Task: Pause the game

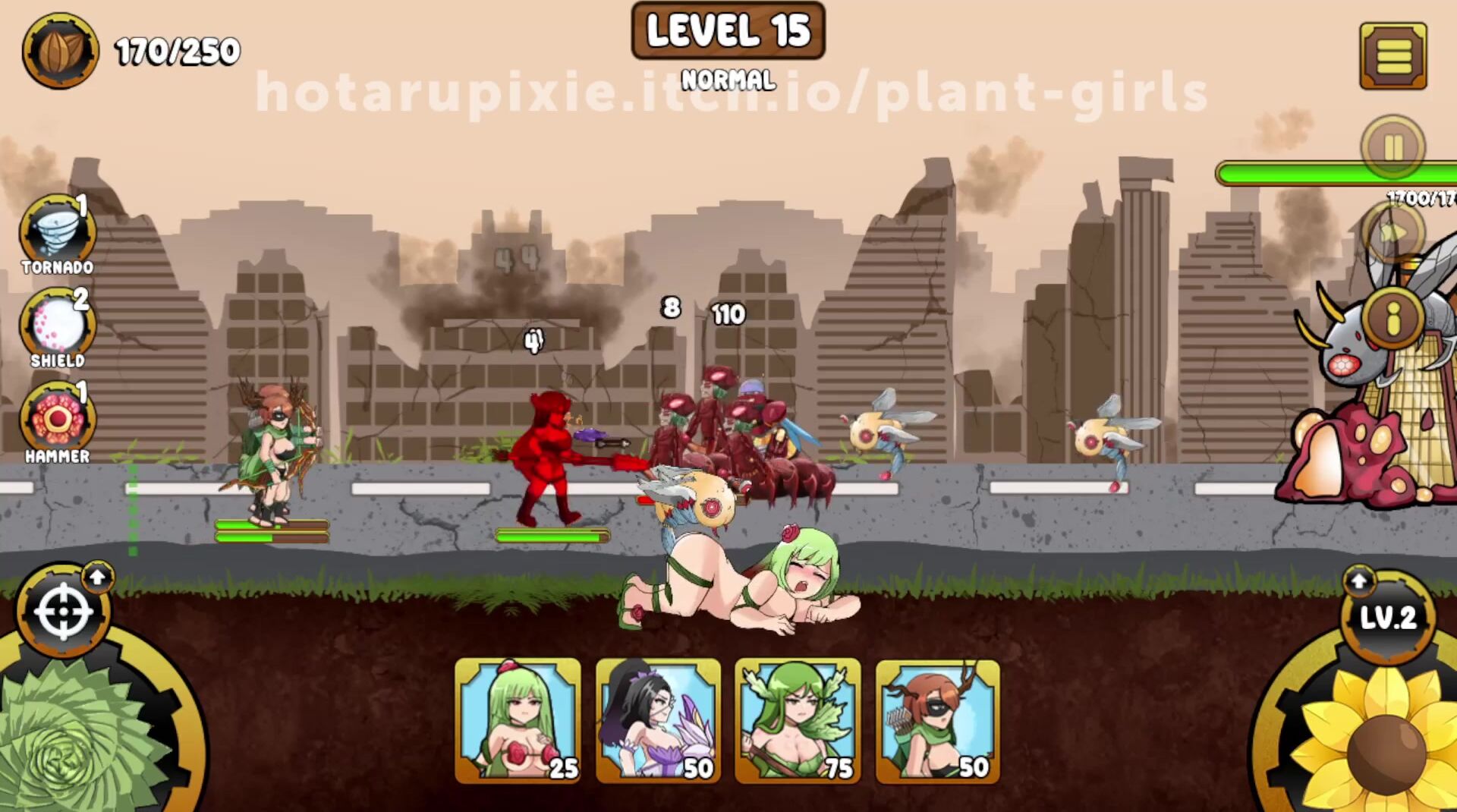Action: click(x=1392, y=147)
